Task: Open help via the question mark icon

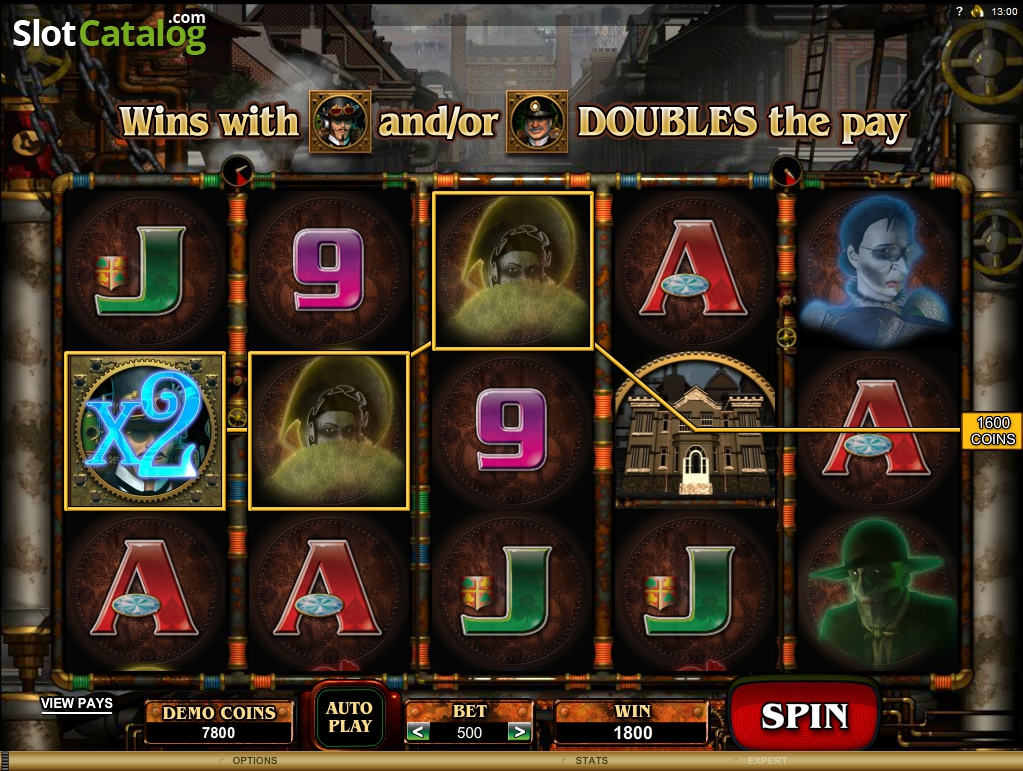Action: (959, 11)
